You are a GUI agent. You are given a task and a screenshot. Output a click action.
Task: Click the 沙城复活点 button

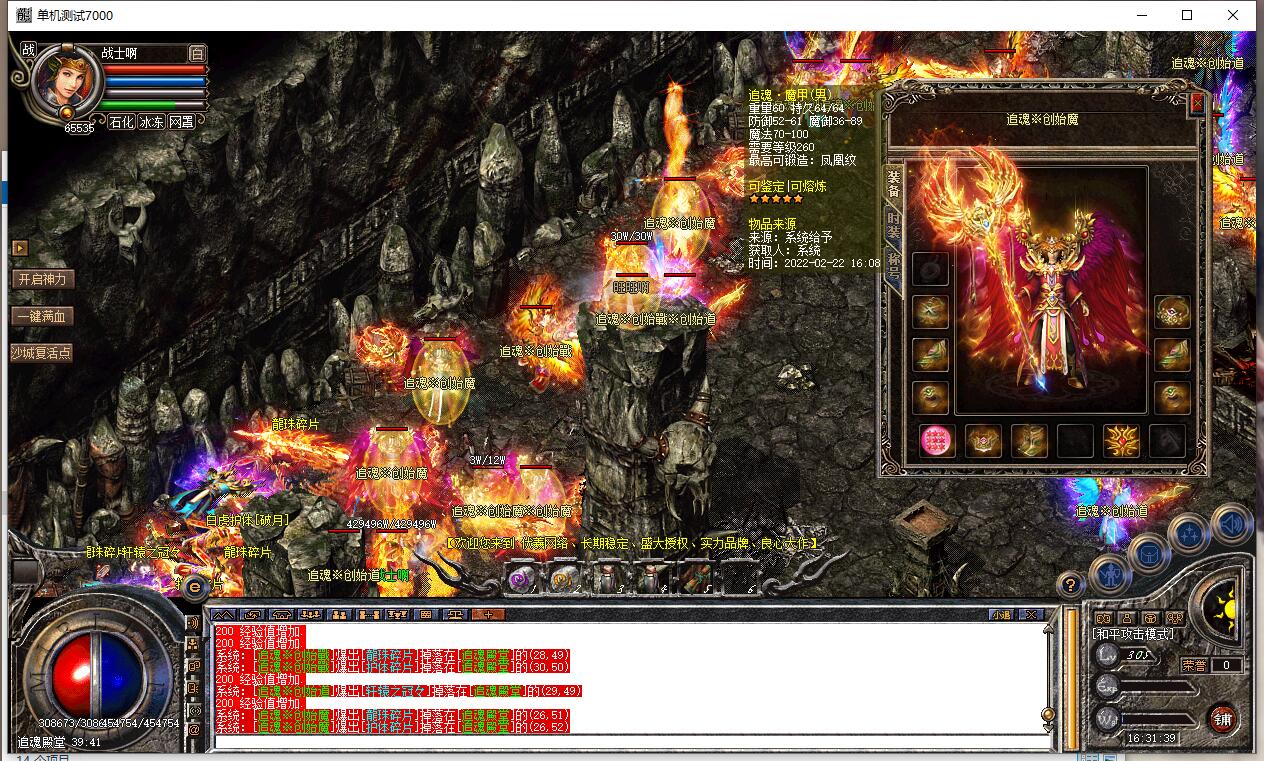click(x=42, y=353)
